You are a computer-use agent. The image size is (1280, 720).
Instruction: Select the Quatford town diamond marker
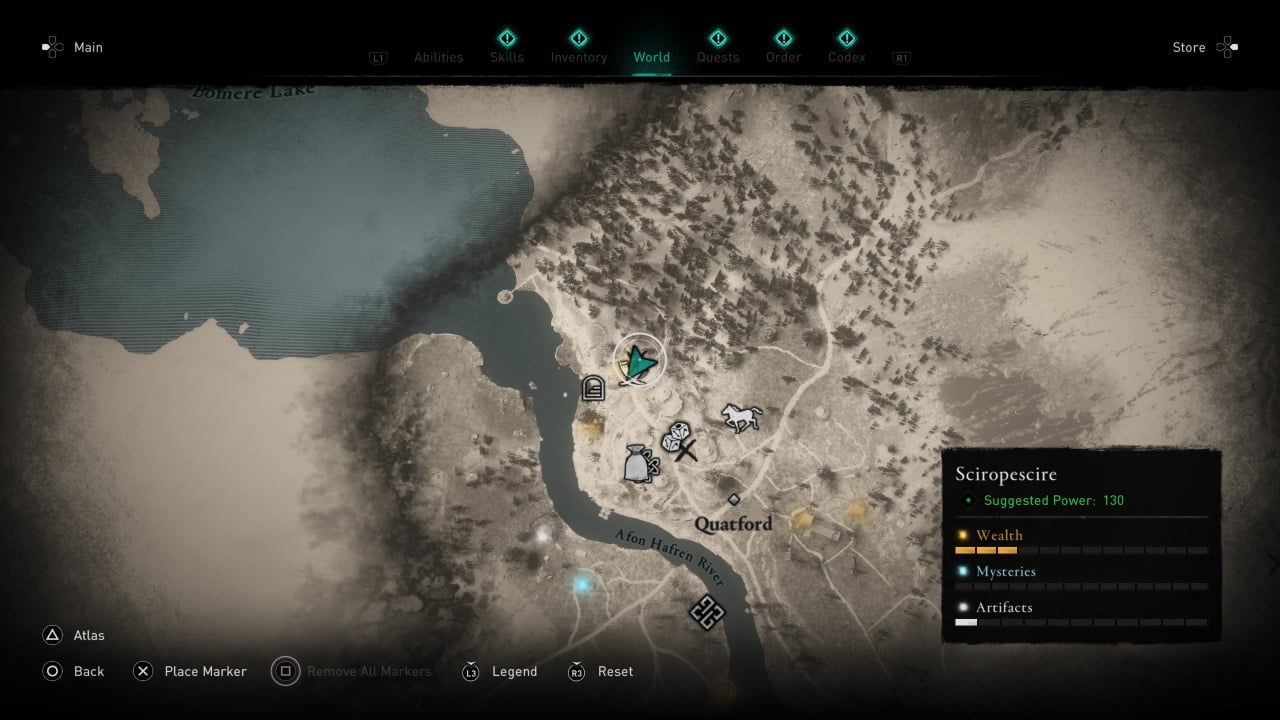pyautogui.click(x=734, y=499)
